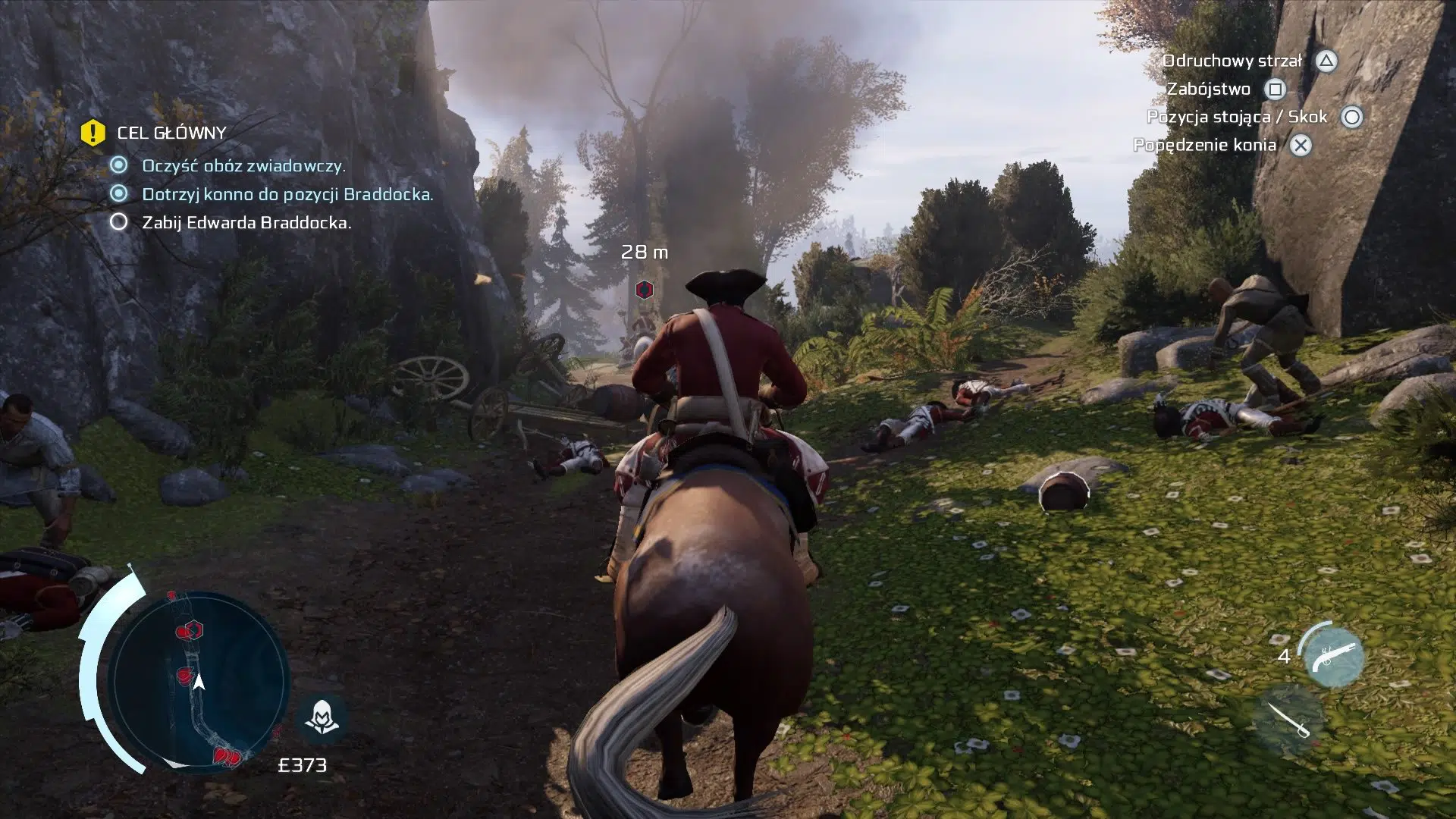Select the objective 'Dotrzyj konno do pozycji Braddocka'
The image size is (1456, 819).
287,194
